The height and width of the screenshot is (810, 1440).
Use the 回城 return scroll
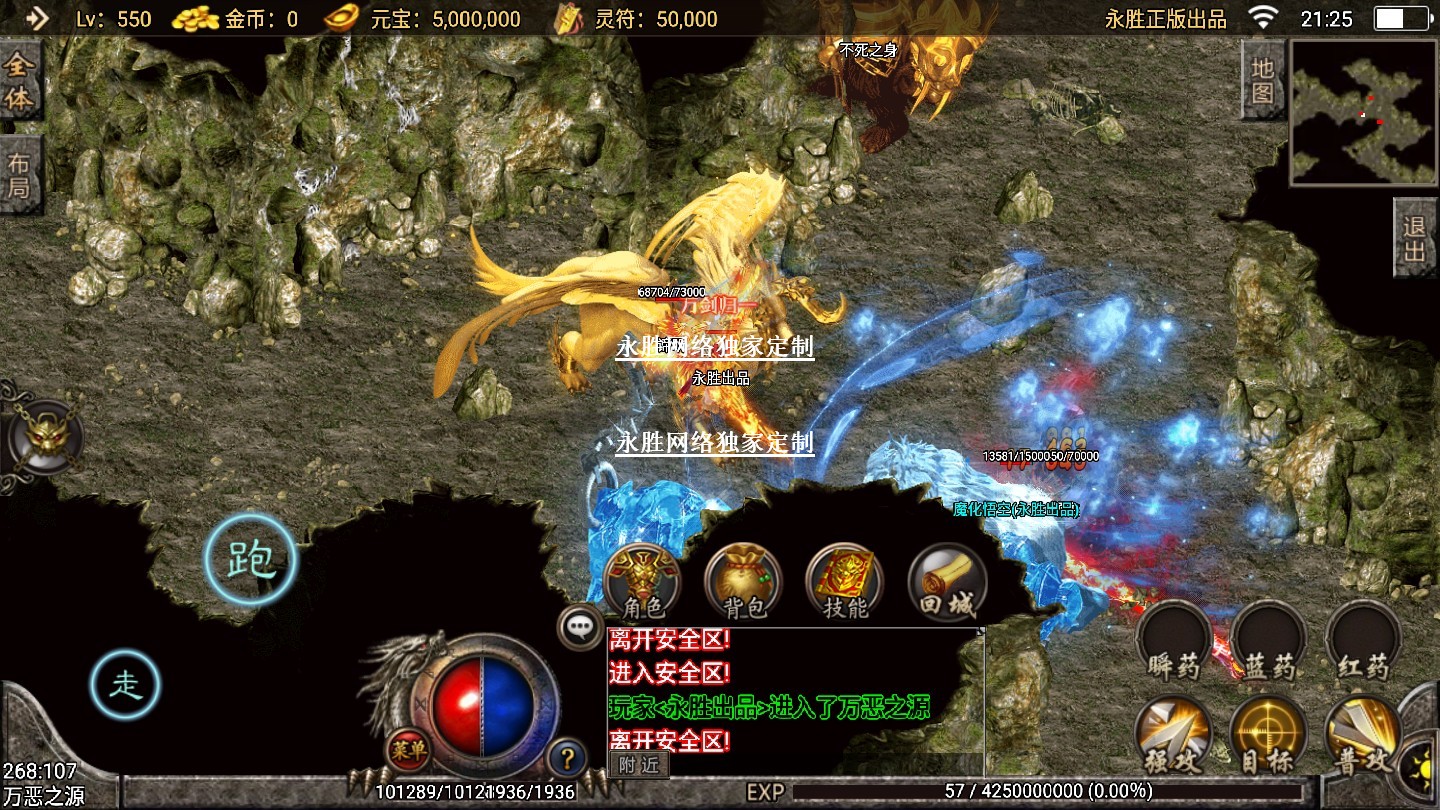pos(947,582)
